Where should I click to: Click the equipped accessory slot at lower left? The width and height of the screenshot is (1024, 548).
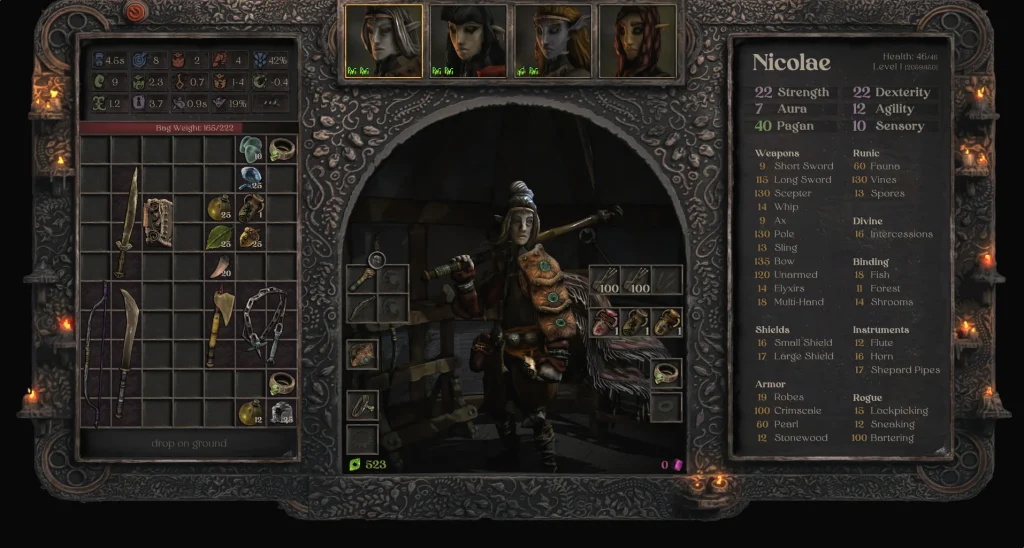pyautogui.click(x=362, y=405)
